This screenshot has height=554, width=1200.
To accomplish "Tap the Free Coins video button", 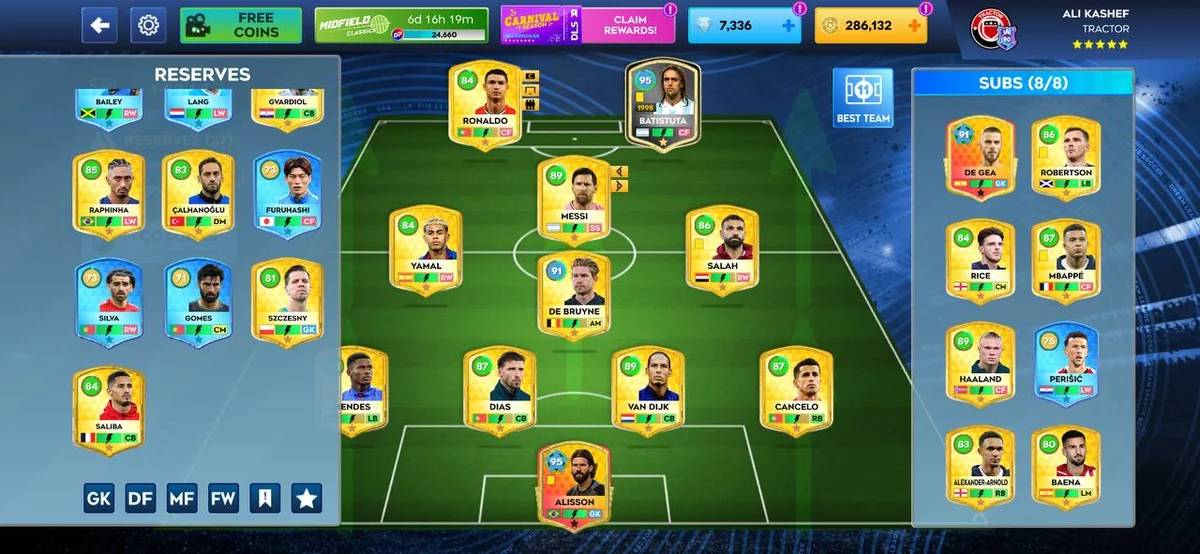I will [x=241, y=25].
